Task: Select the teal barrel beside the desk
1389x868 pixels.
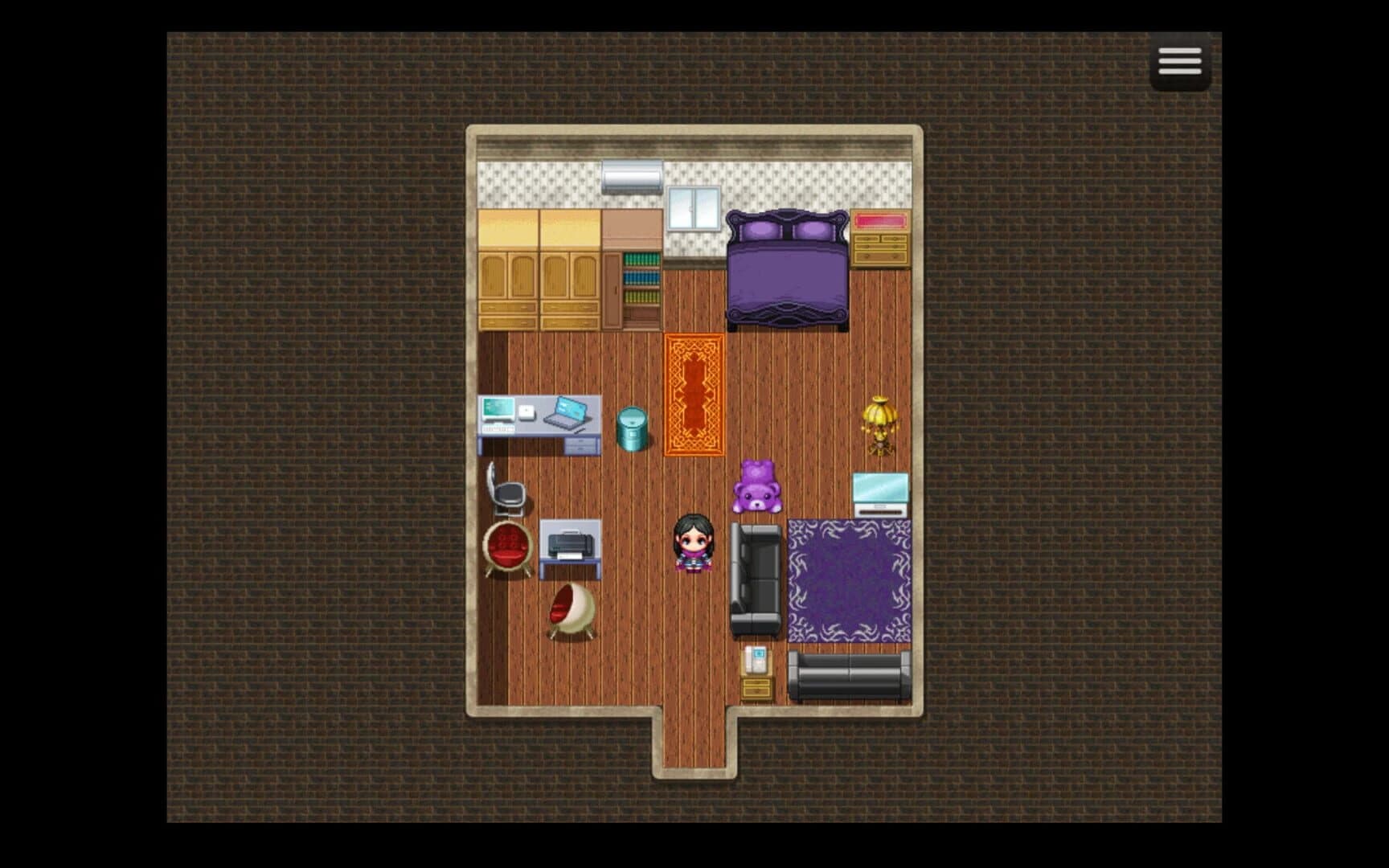Action: [x=630, y=428]
